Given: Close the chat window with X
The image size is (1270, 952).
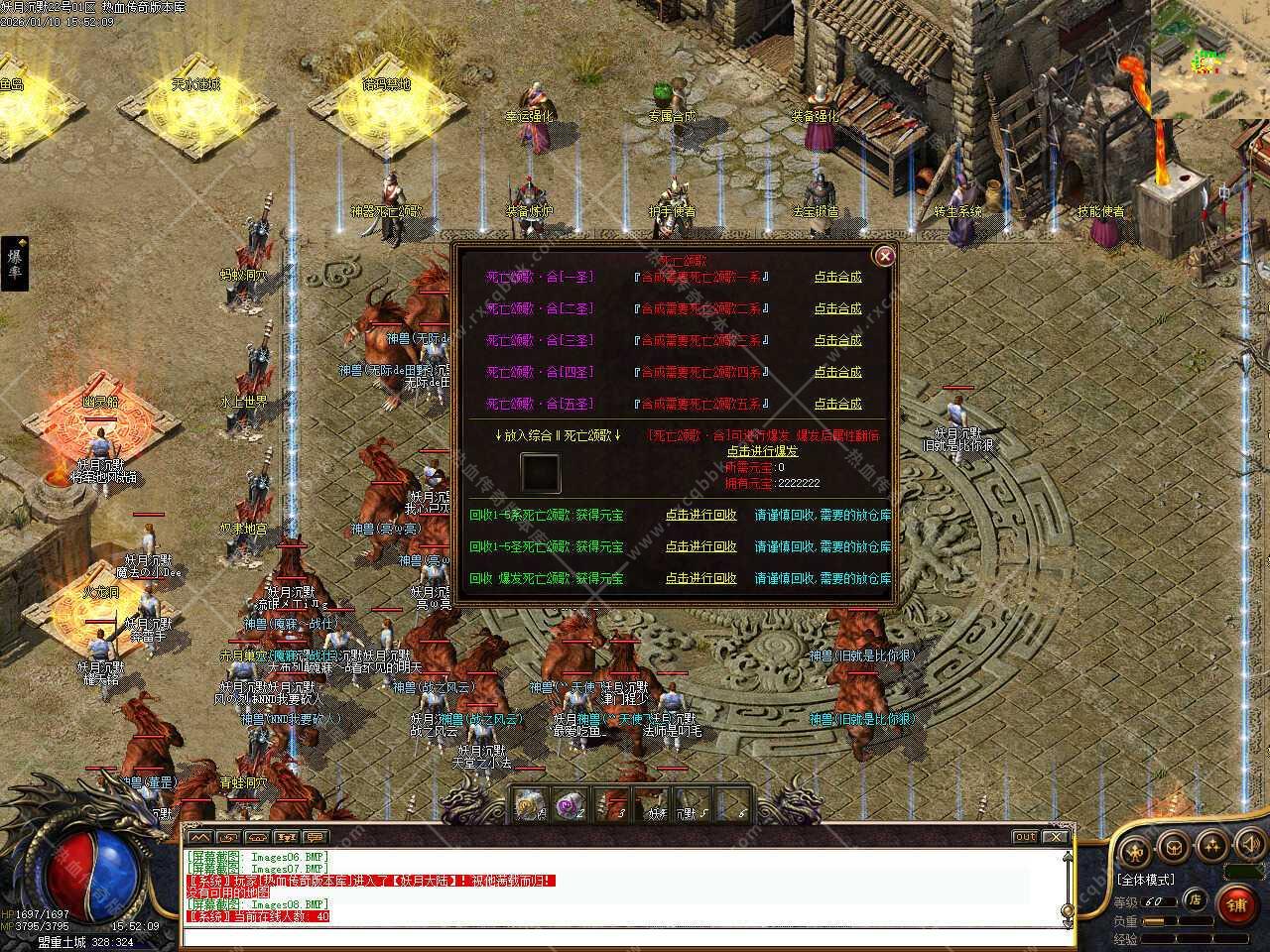Looking at the screenshot, I should tap(1055, 837).
